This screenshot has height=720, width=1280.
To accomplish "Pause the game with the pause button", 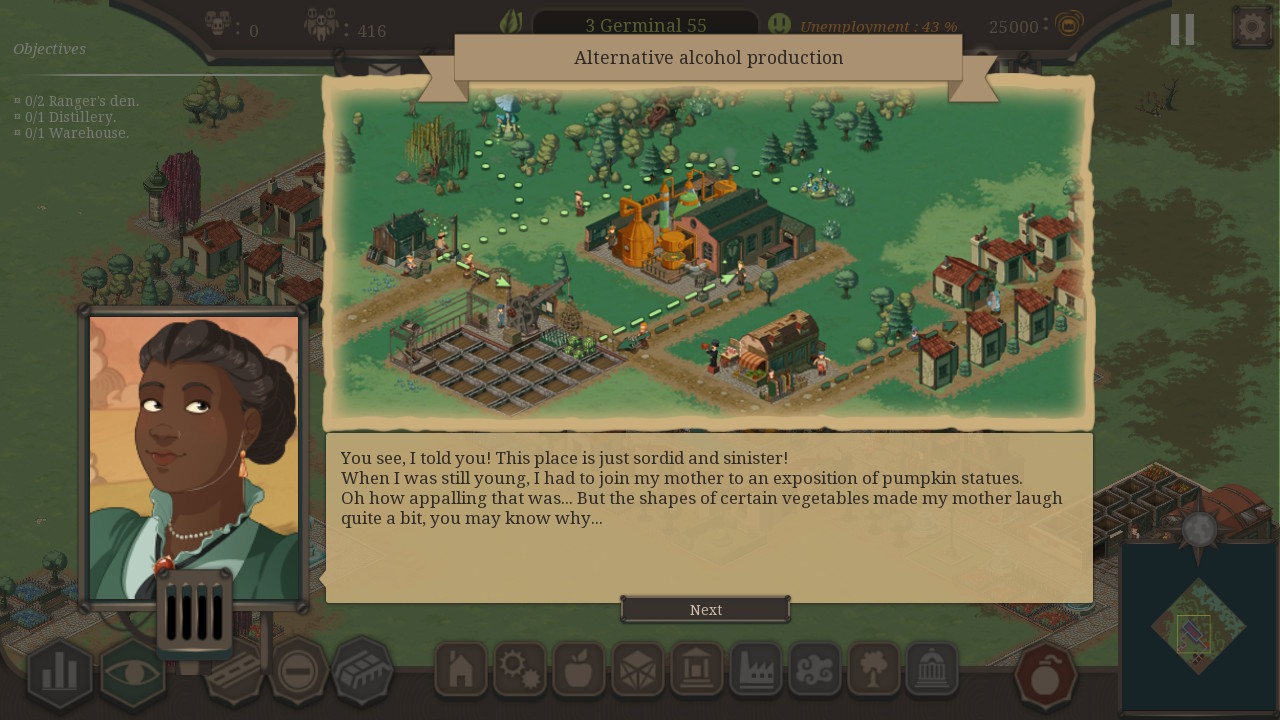I will click(x=1181, y=29).
